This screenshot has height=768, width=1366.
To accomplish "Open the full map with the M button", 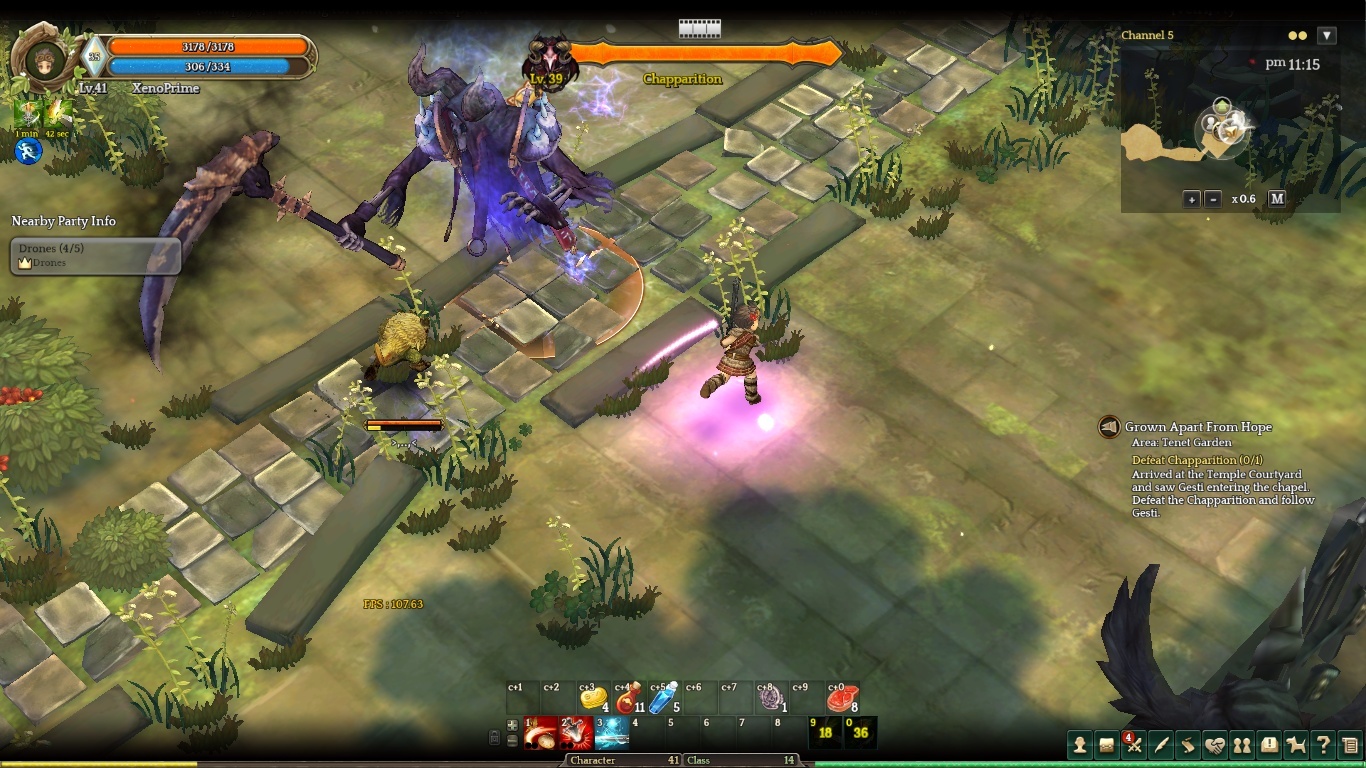I will click(1277, 198).
